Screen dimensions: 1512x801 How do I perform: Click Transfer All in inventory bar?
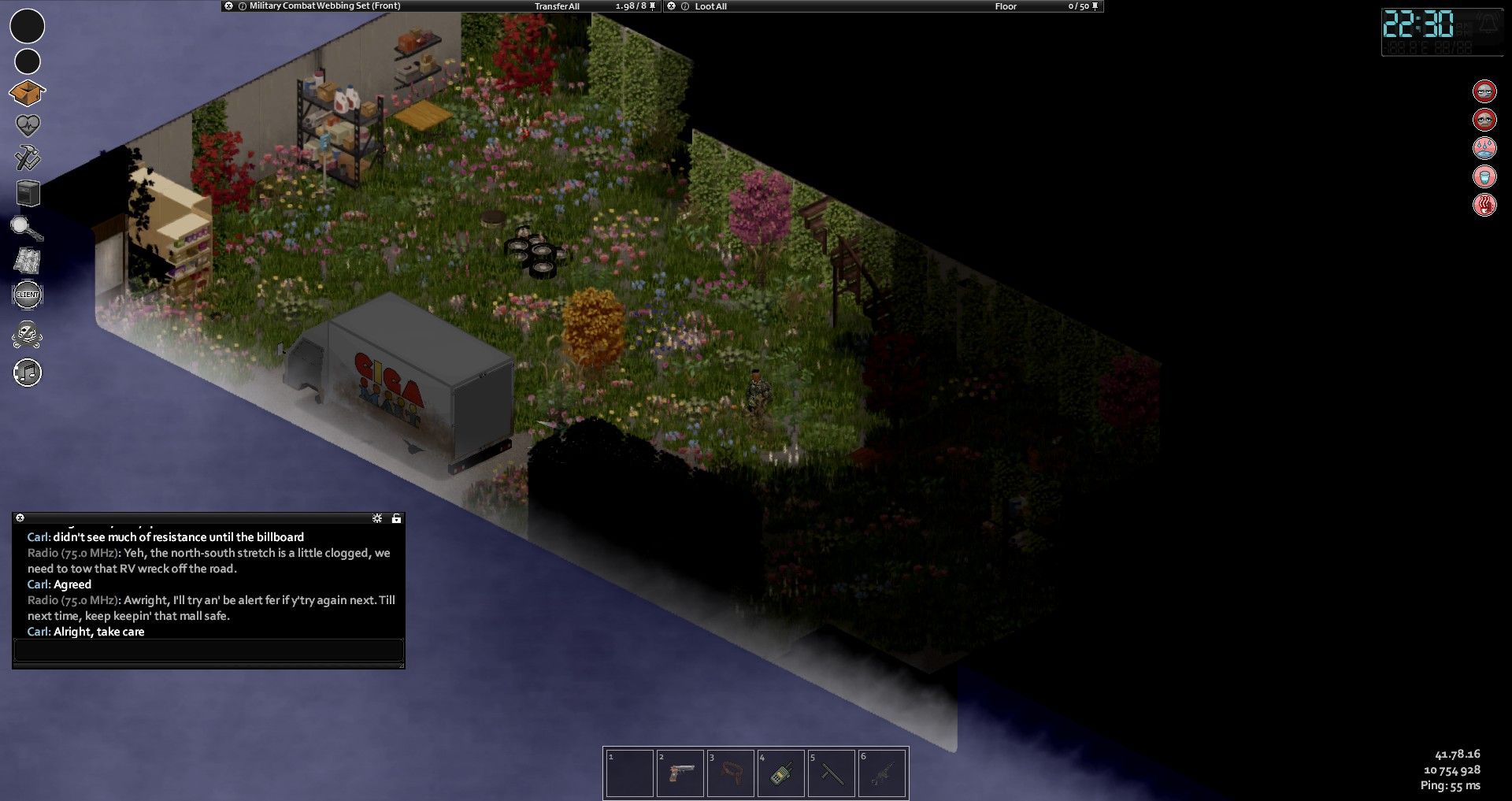[x=557, y=6]
